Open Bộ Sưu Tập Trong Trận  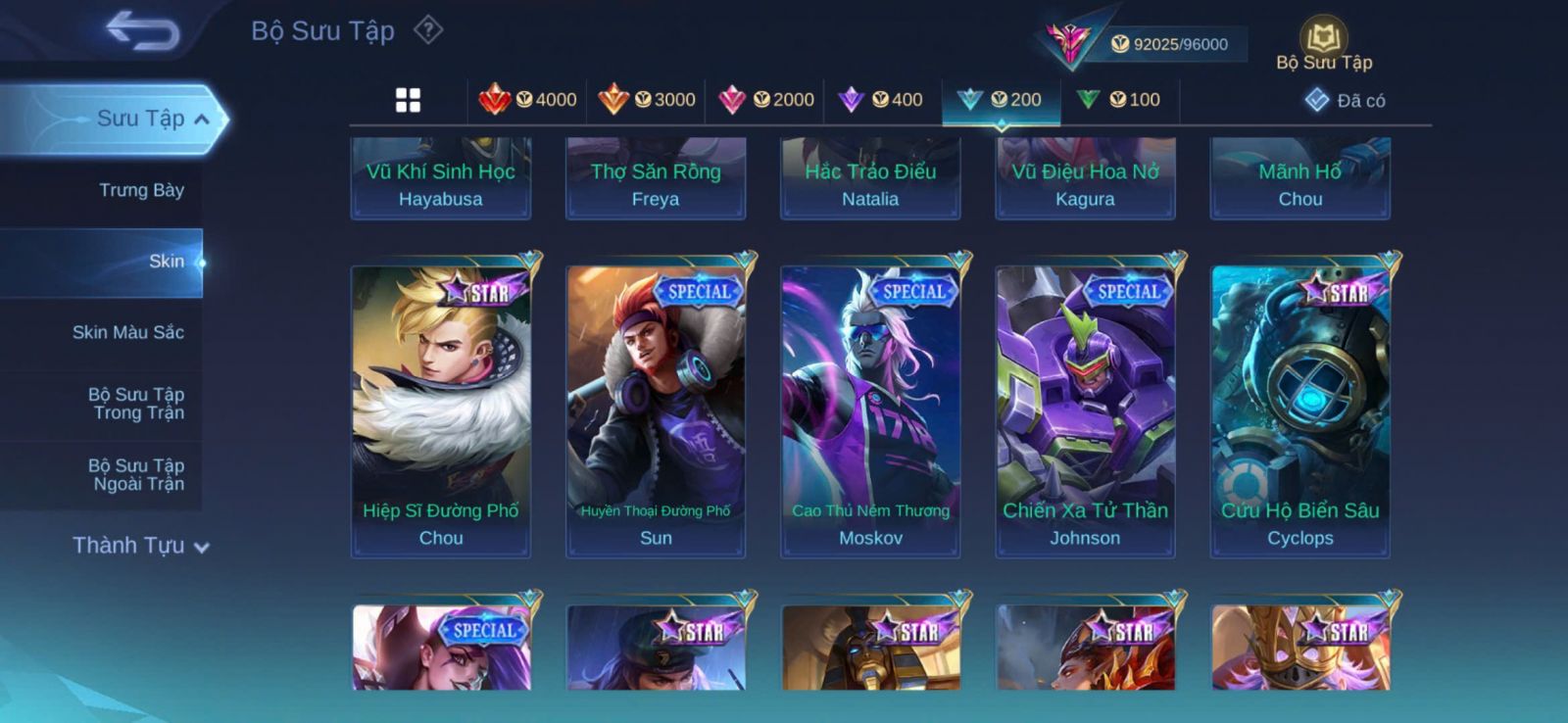coord(136,404)
